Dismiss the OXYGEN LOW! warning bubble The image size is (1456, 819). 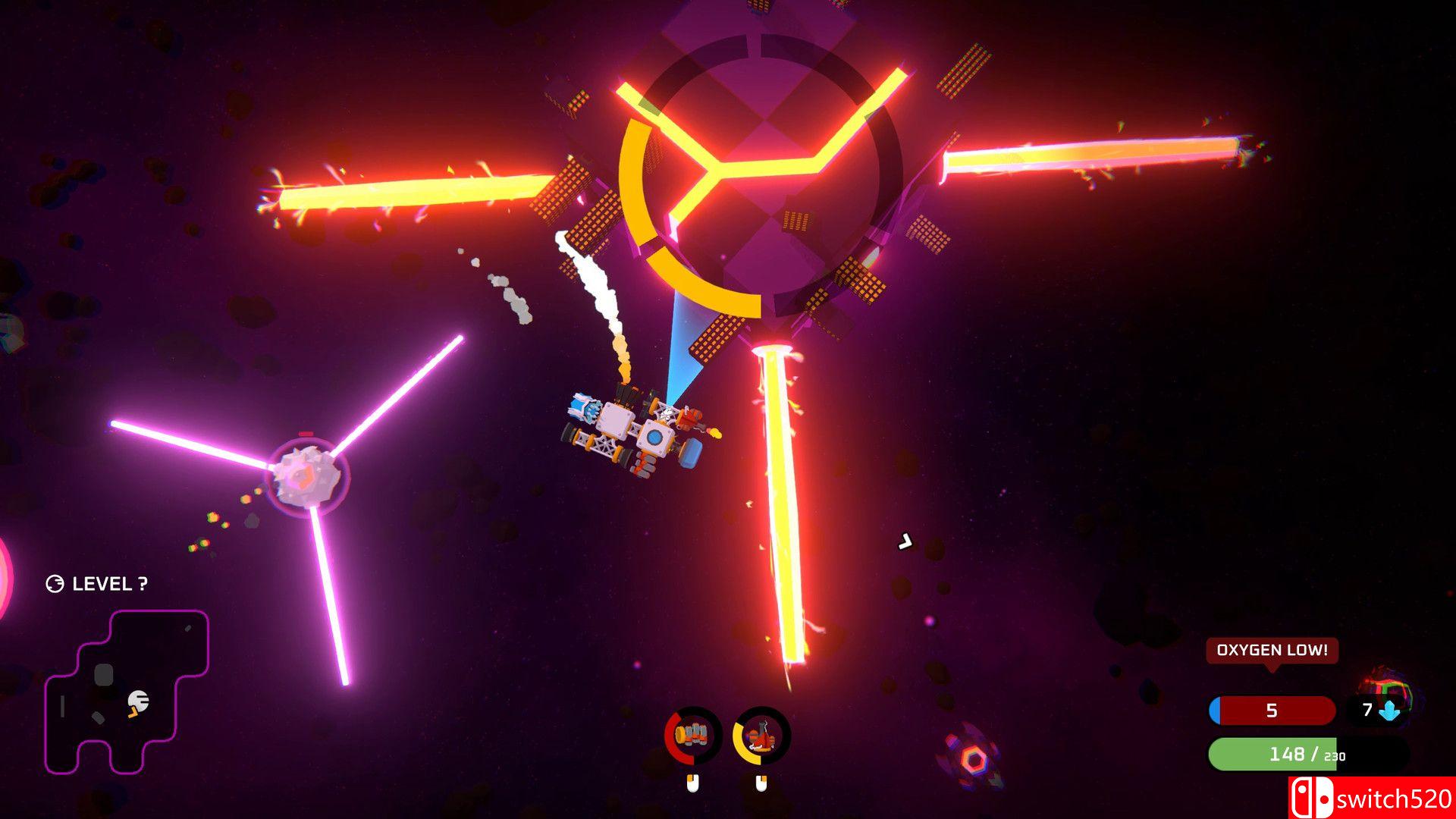[x=1272, y=651]
